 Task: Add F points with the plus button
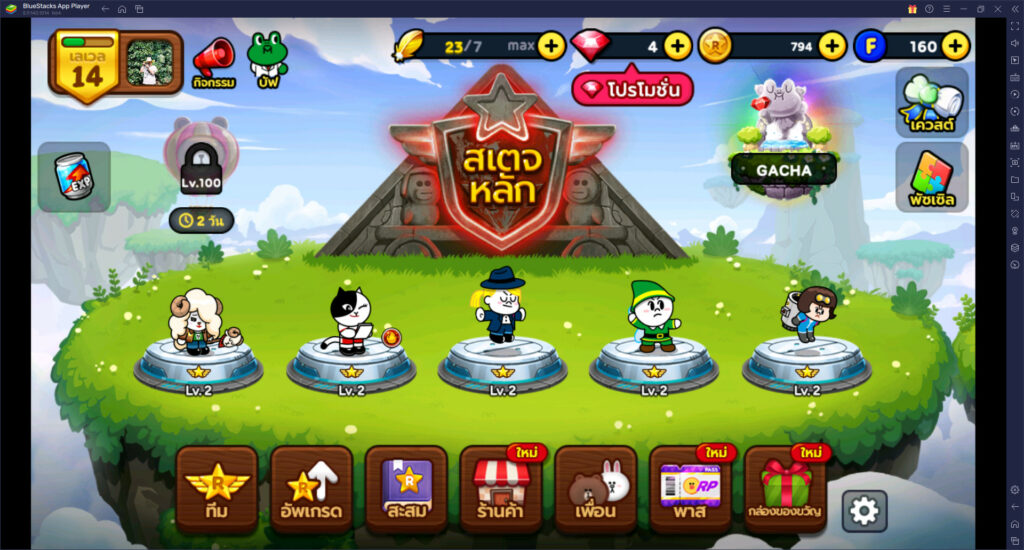coord(955,45)
